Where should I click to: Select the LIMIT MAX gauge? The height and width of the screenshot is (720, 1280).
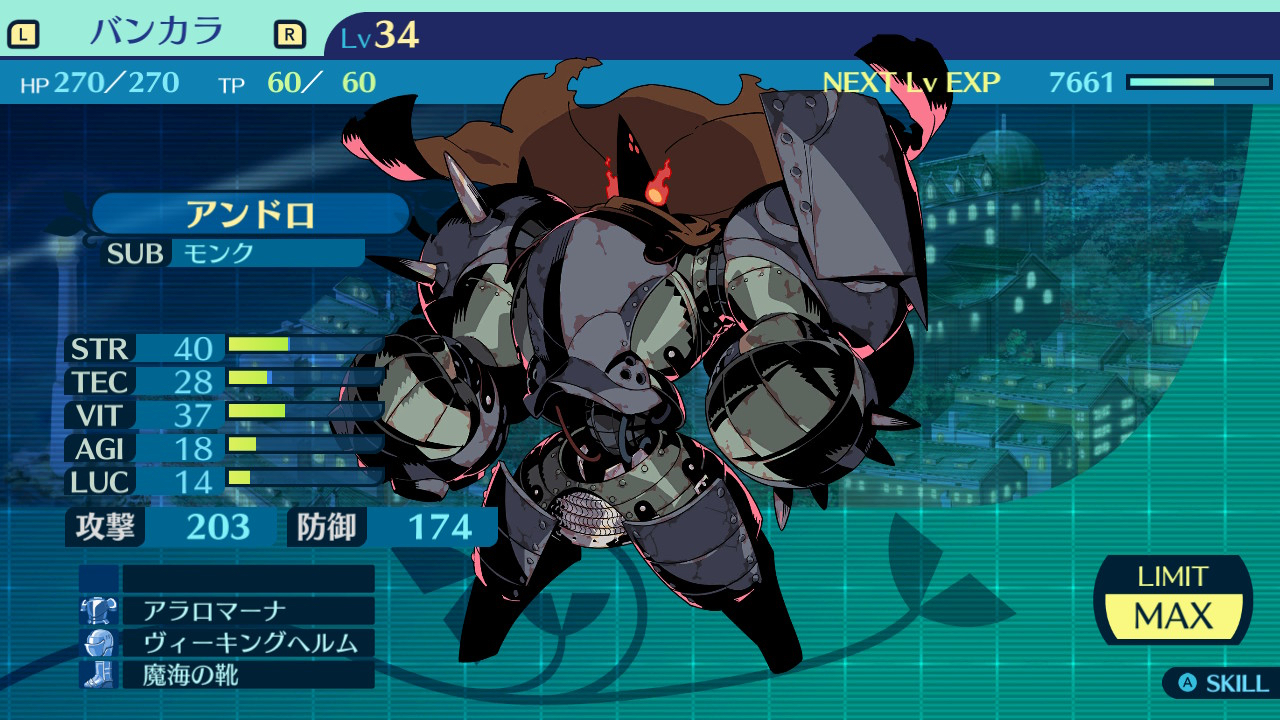(x=1173, y=600)
